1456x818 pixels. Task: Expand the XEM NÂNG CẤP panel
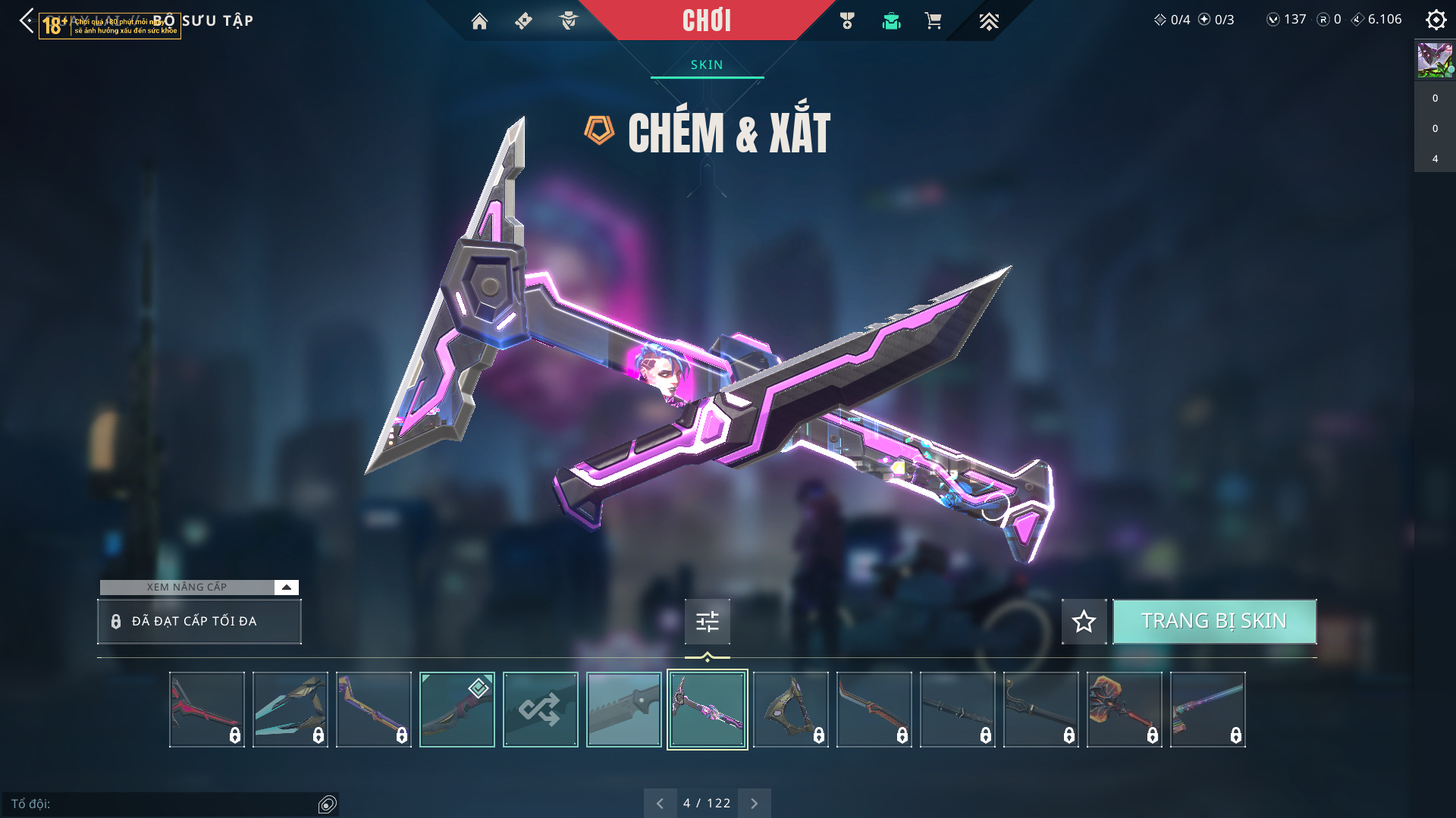click(x=286, y=588)
